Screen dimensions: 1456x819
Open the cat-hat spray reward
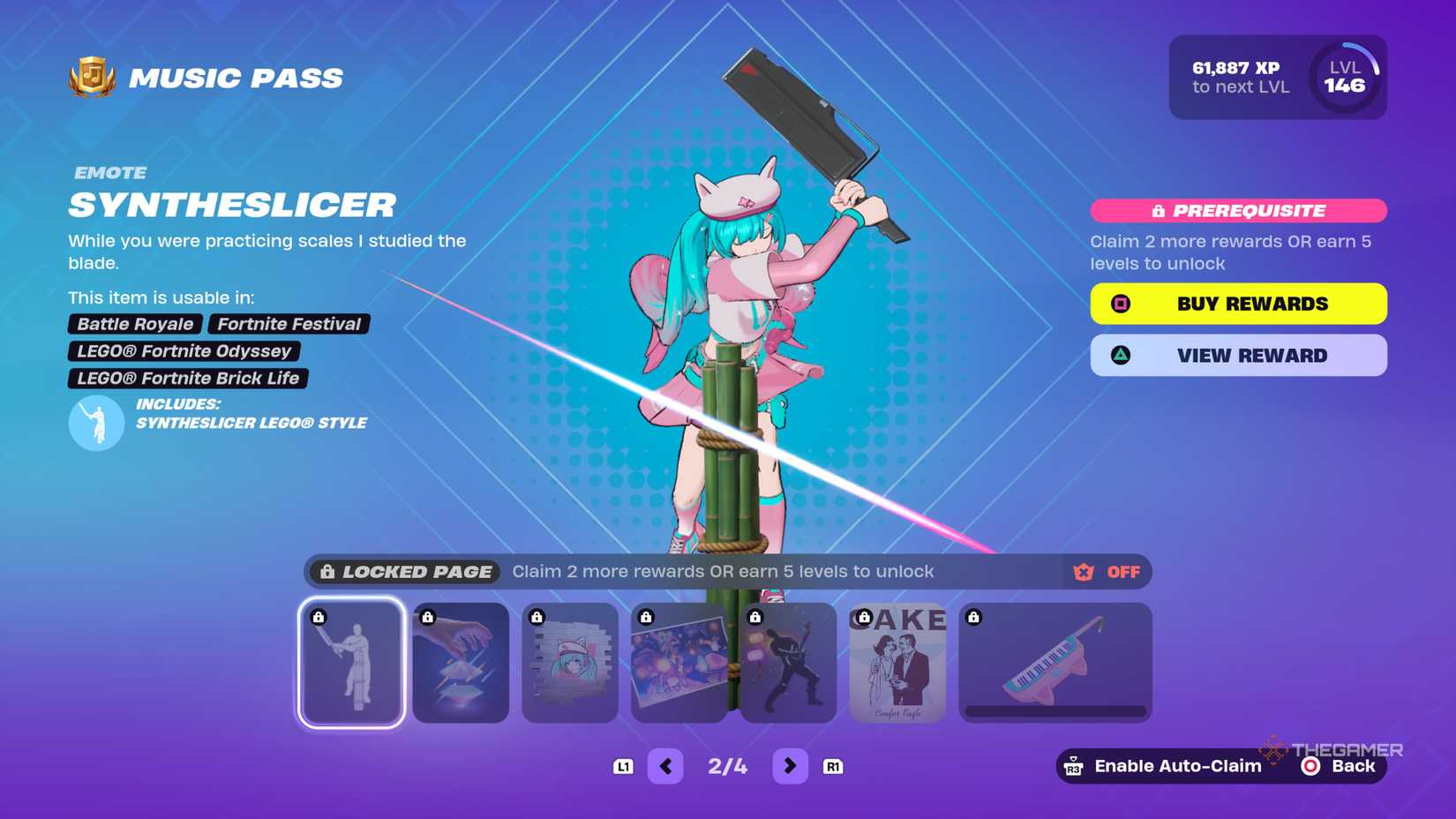point(569,663)
